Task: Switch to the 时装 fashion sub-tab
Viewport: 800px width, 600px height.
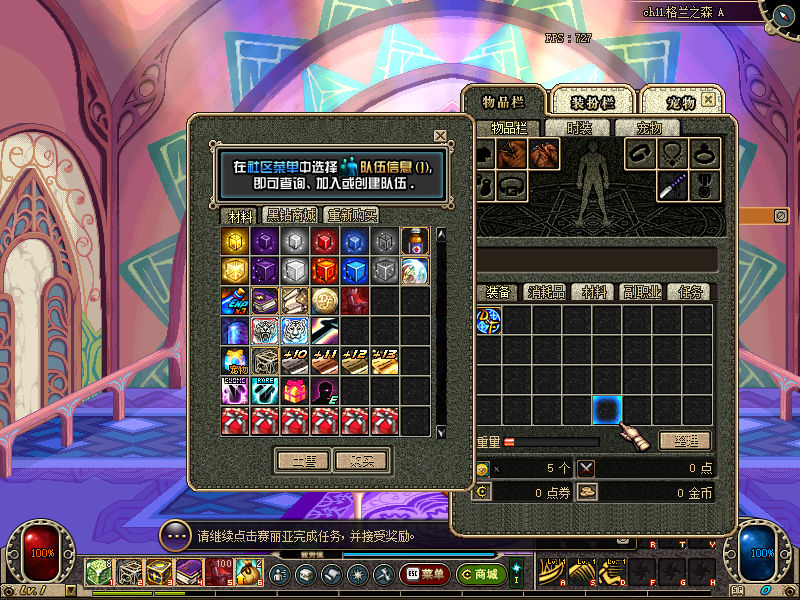Action: 579,128
